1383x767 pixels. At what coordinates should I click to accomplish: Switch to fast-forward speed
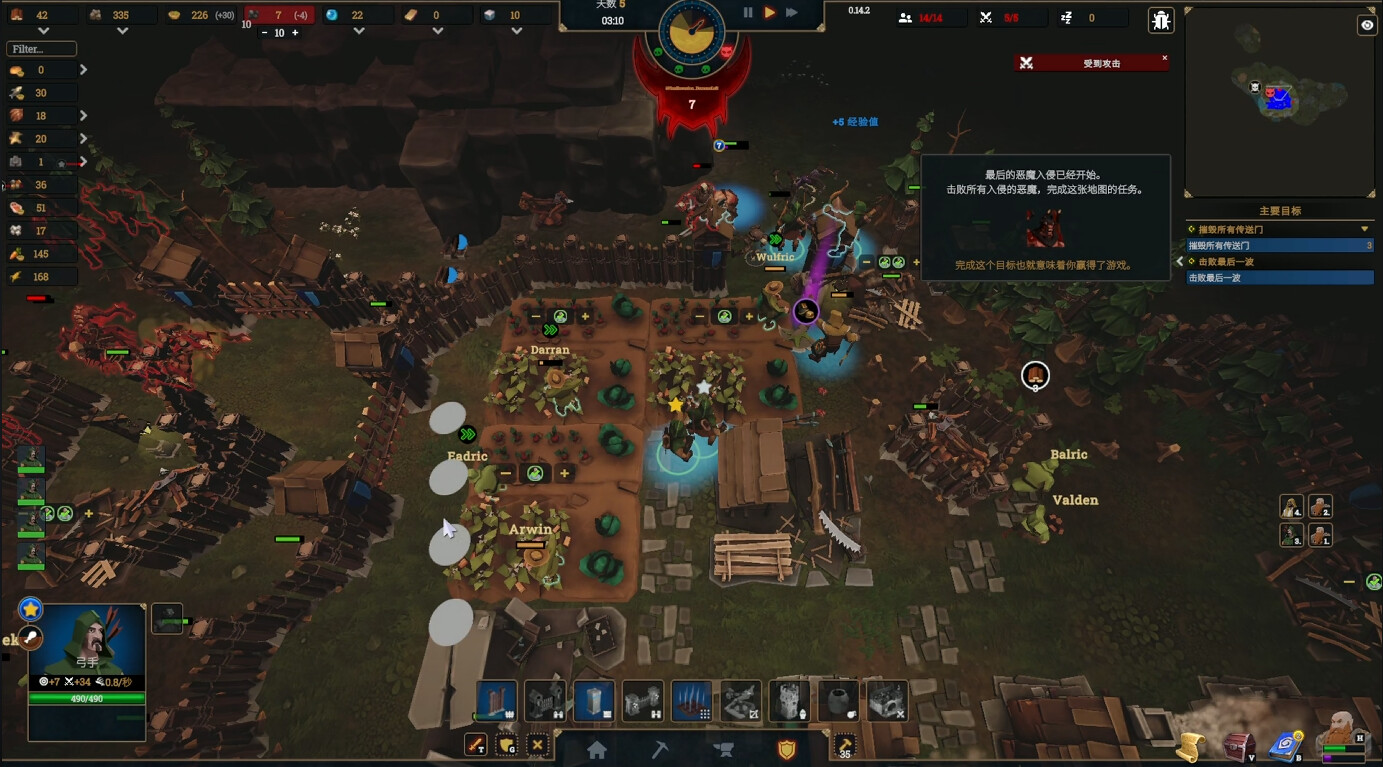point(792,13)
